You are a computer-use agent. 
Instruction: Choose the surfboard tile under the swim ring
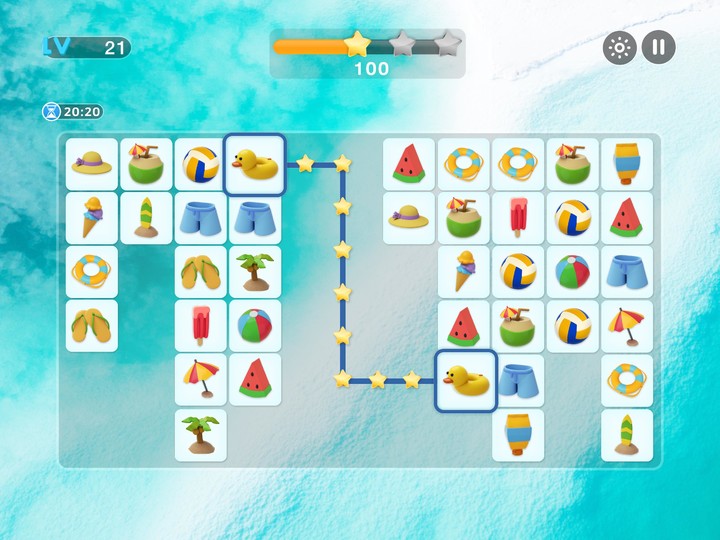click(627, 435)
